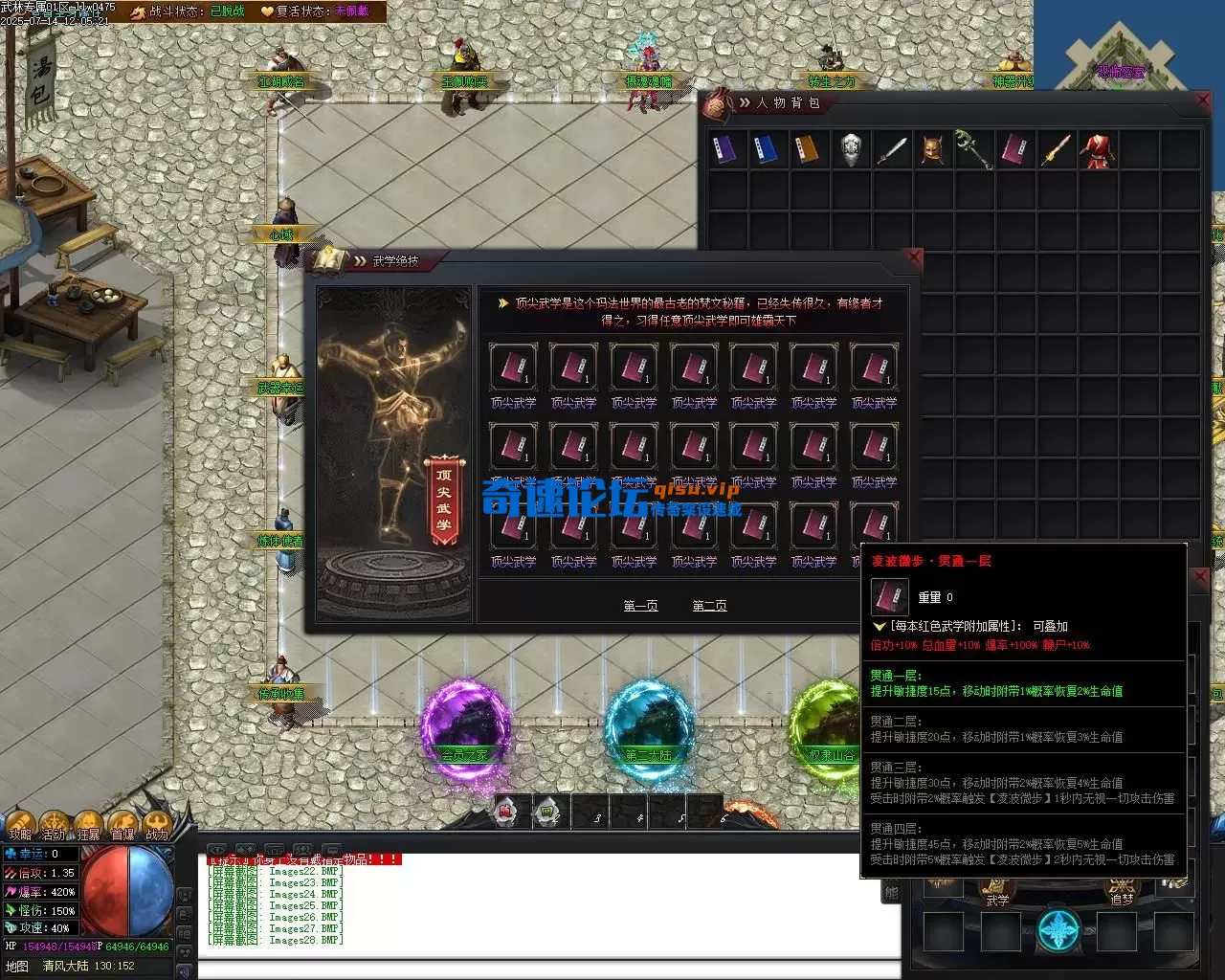Go to 第一页 of martial arts list
1225x980 pixels.
click(640, 606)
